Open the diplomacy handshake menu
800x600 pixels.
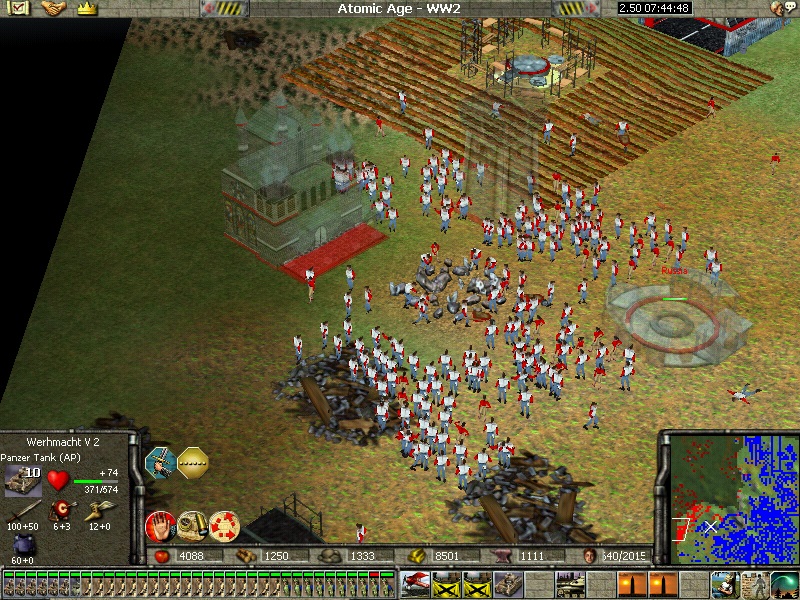52,8
